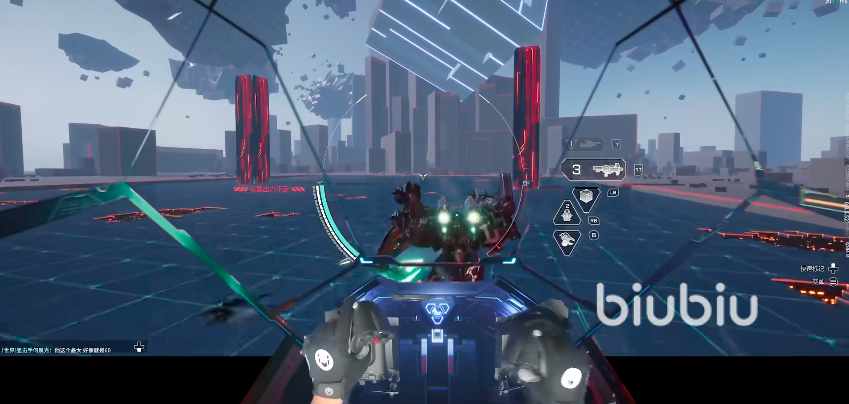Activate the cube-shaped ability icon
The image size is (849, 404).
coord(586,193)
